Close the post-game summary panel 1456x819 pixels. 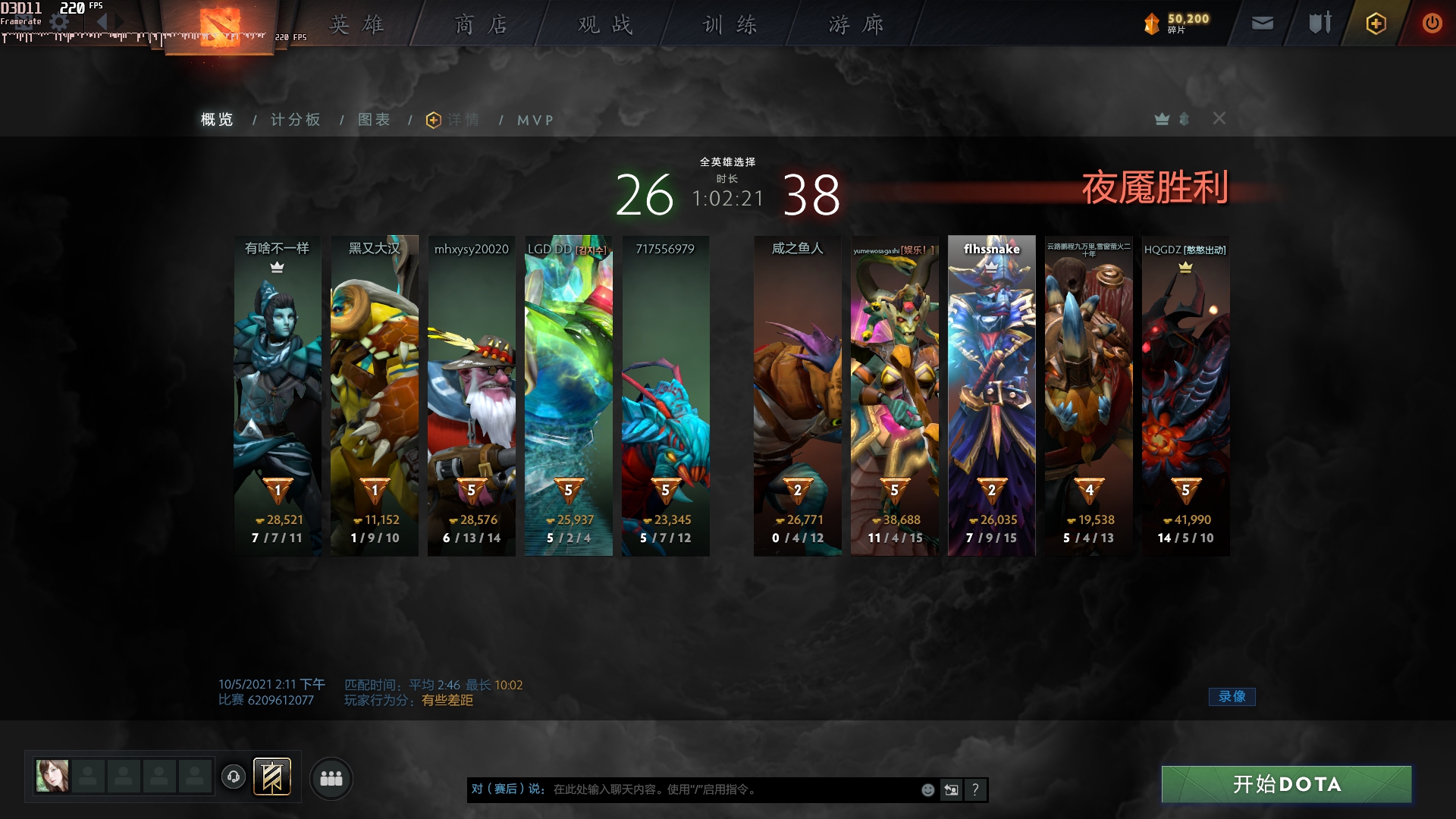(x=1219, y=118)
